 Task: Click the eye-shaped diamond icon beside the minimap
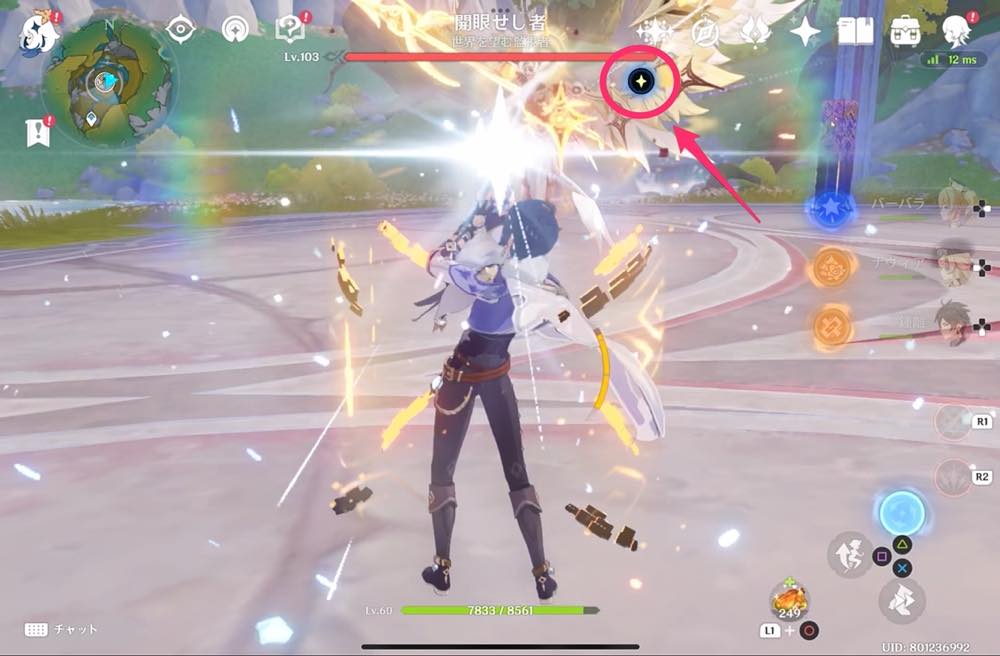180,29
